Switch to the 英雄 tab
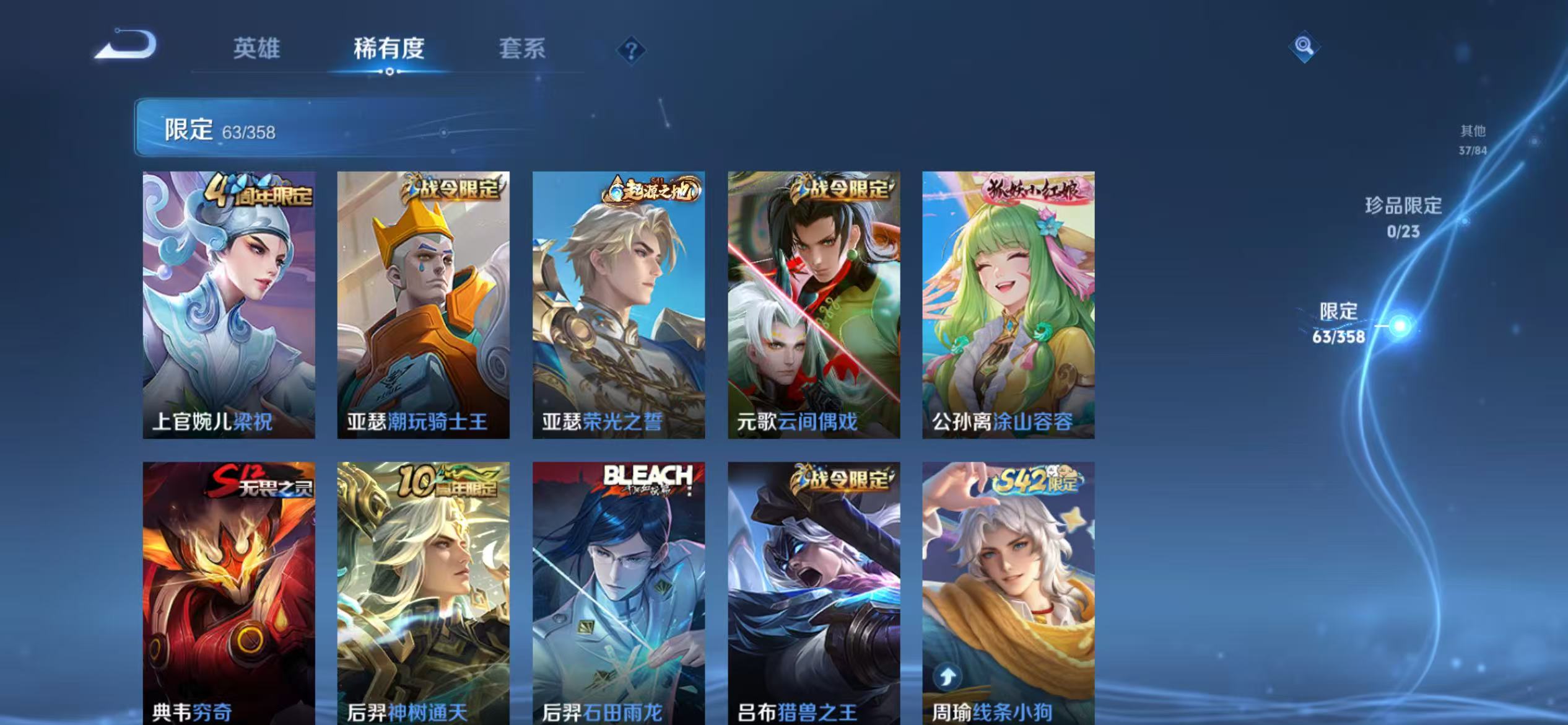The width and height of the screenshot is (1568, 725). tap(256, 50)
